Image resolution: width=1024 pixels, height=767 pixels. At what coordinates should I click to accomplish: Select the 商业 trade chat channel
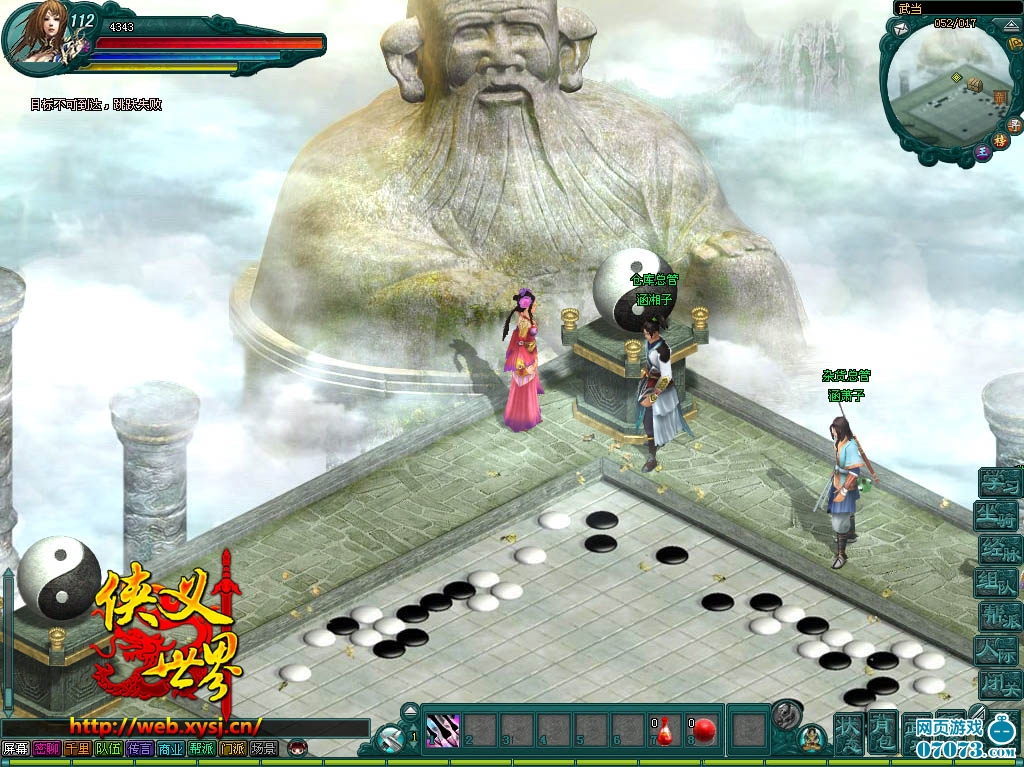tap(170, 748)
